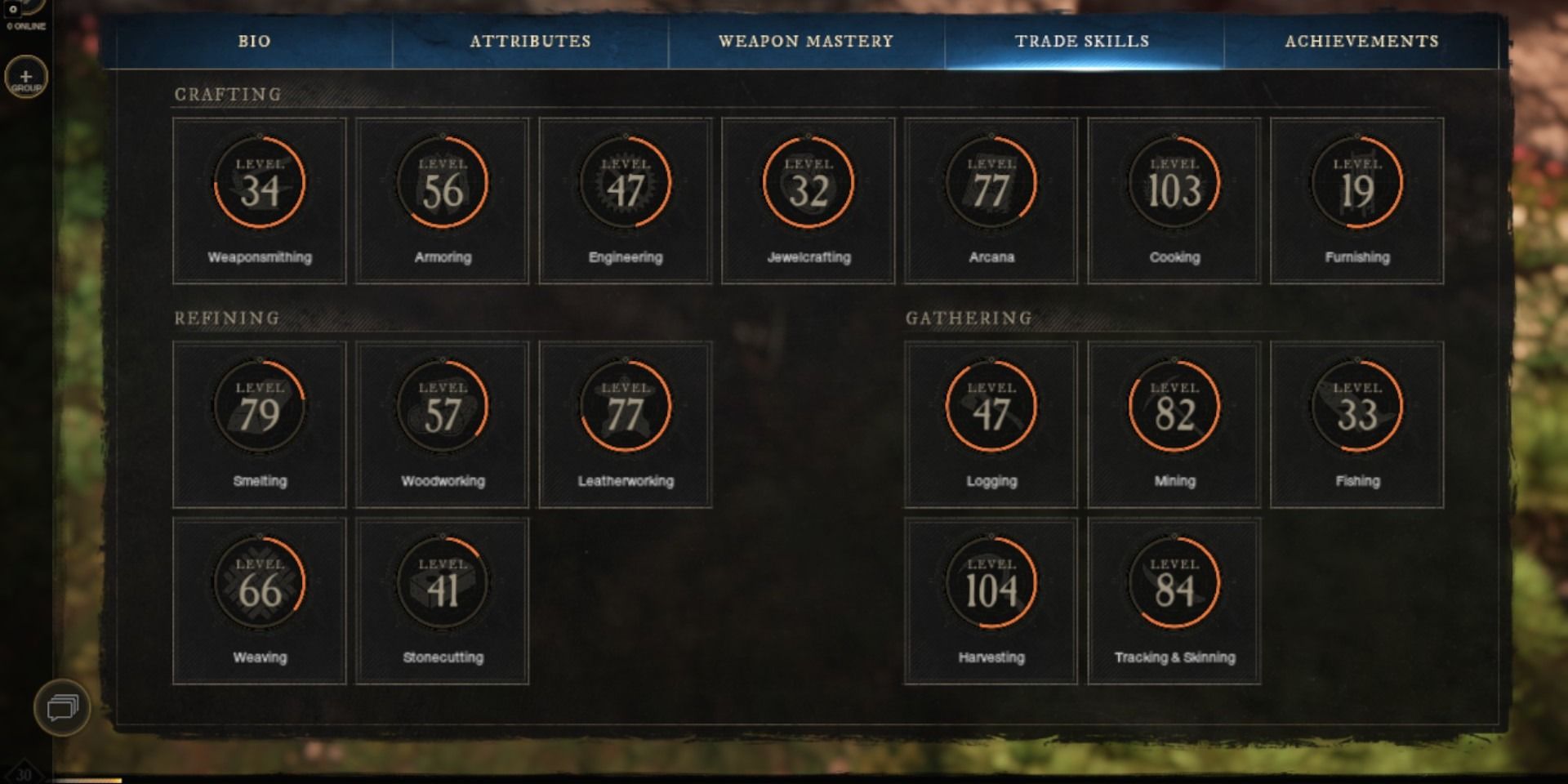Switch to the Attributes tab
Viewport: 1568px width, 784px height.
529,41
